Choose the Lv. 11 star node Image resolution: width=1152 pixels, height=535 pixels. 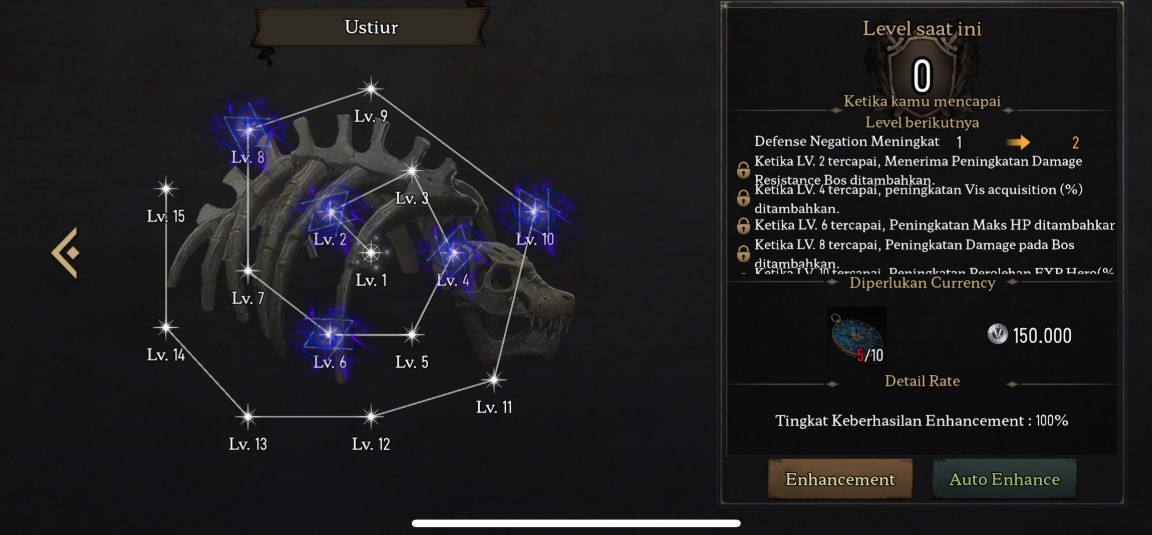tap(493, 379)
